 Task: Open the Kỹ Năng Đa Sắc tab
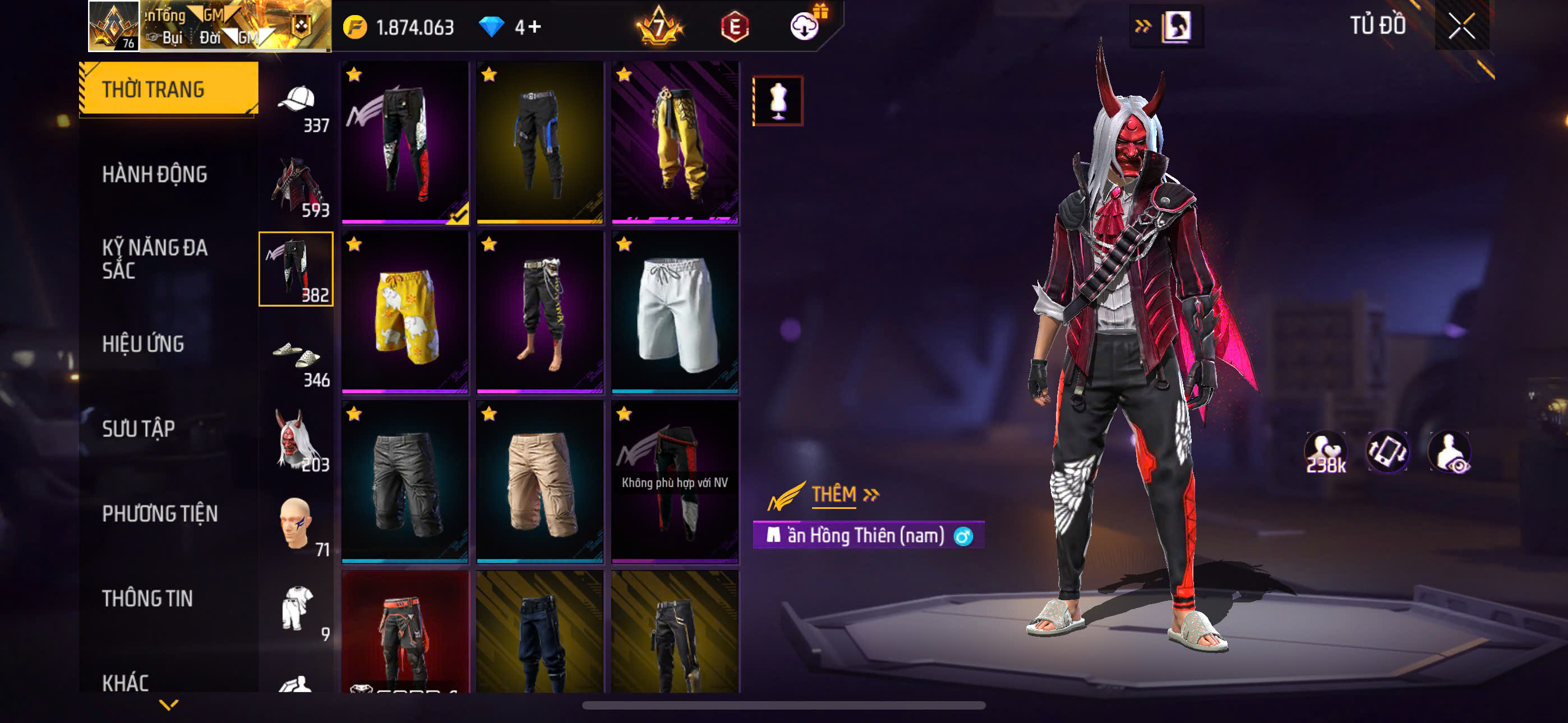tap(154, 258)
